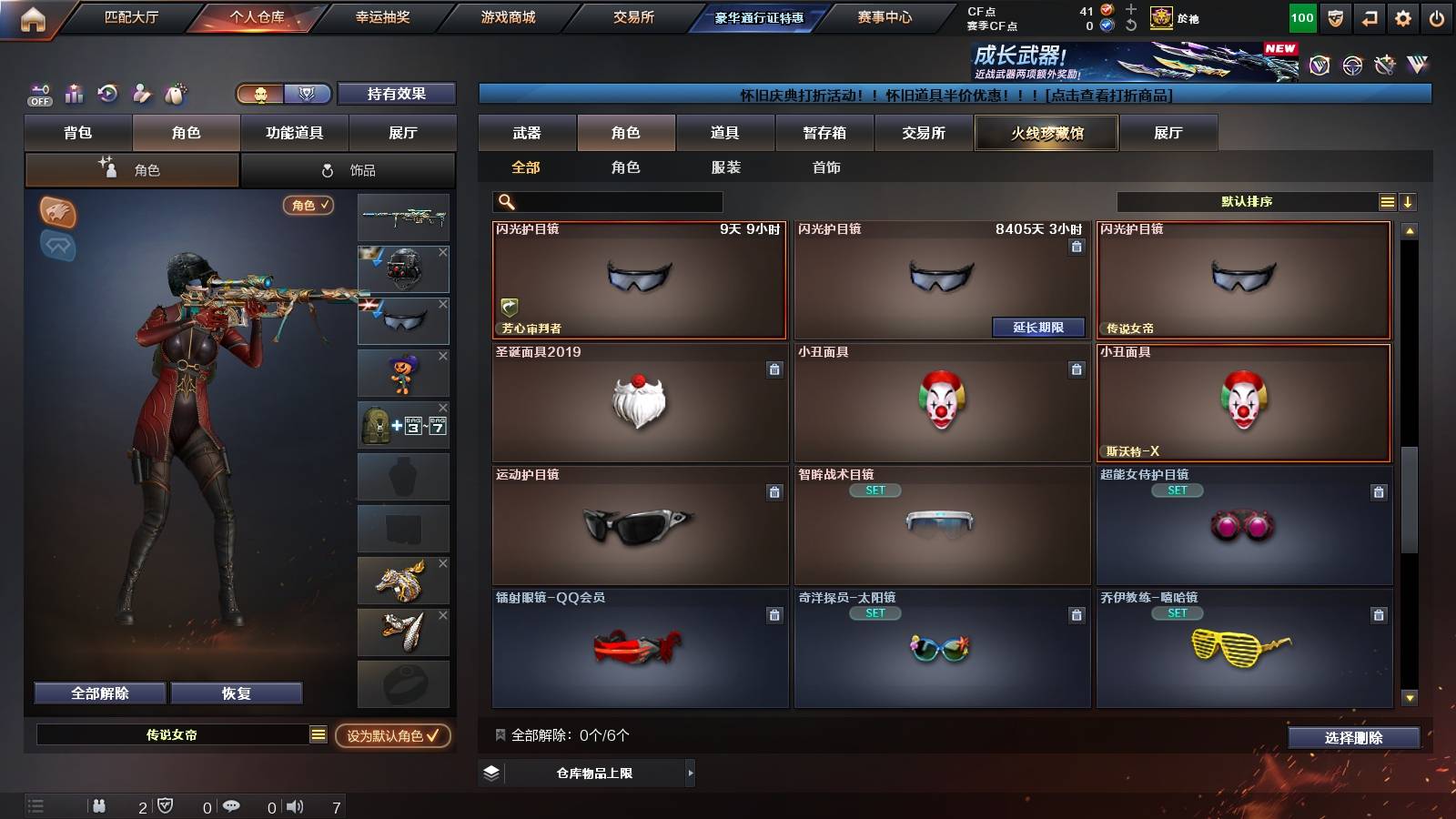Click the 选择删除 button at bottom right
Viewport: 1456px width, 819px height.
point(1354,738)
